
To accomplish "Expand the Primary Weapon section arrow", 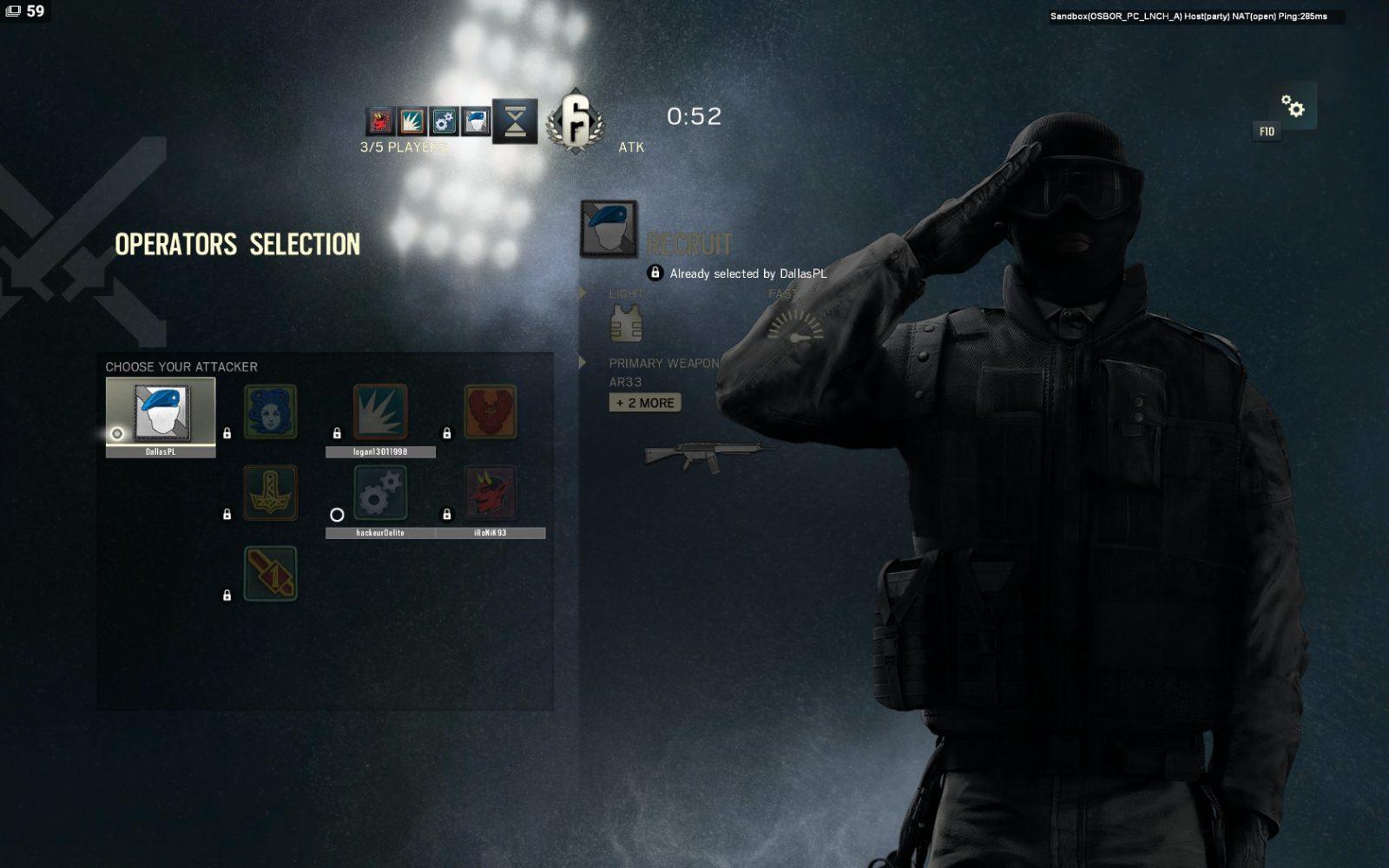I will pos(583,363).
